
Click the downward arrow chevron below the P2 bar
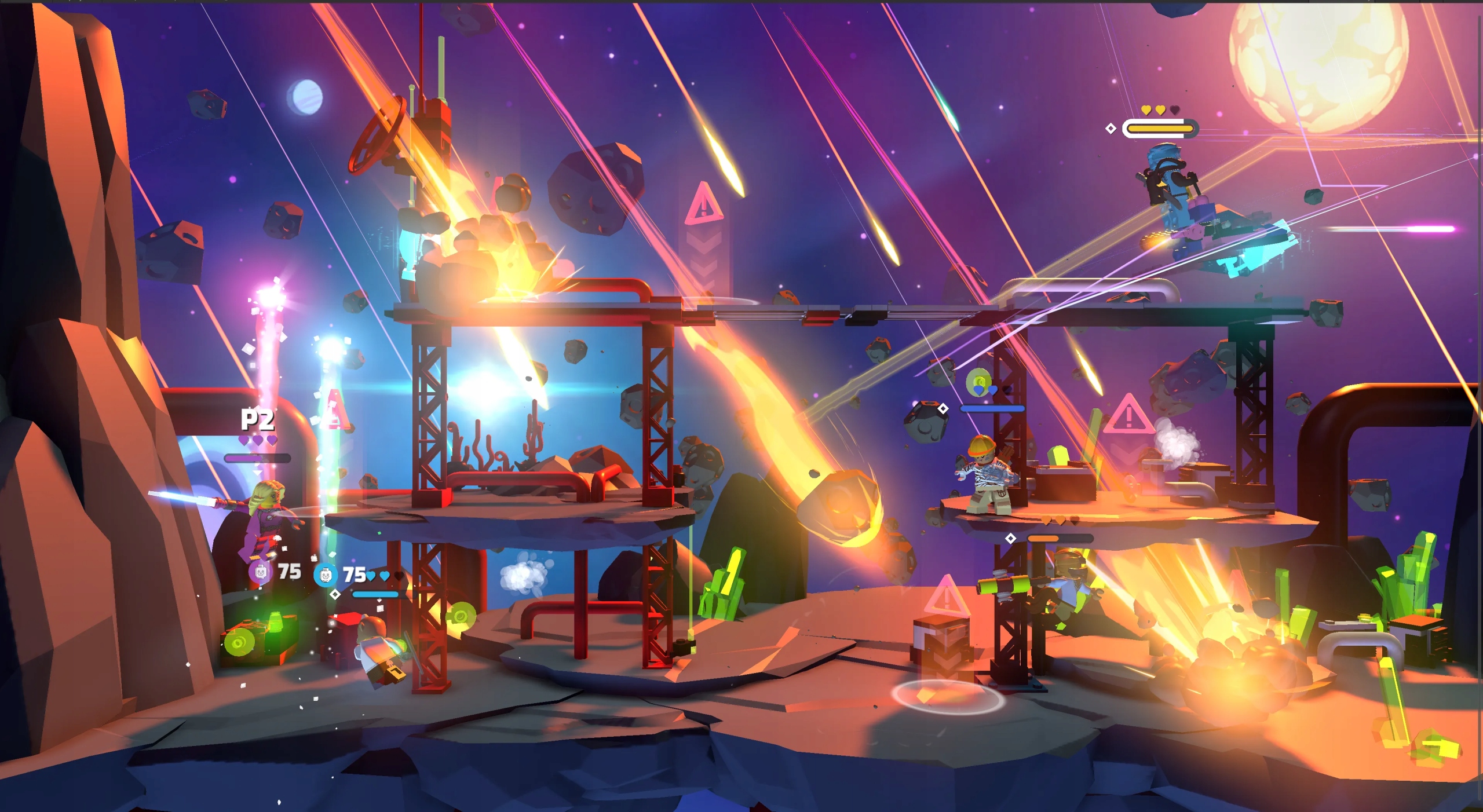click(x=257, y=473)
